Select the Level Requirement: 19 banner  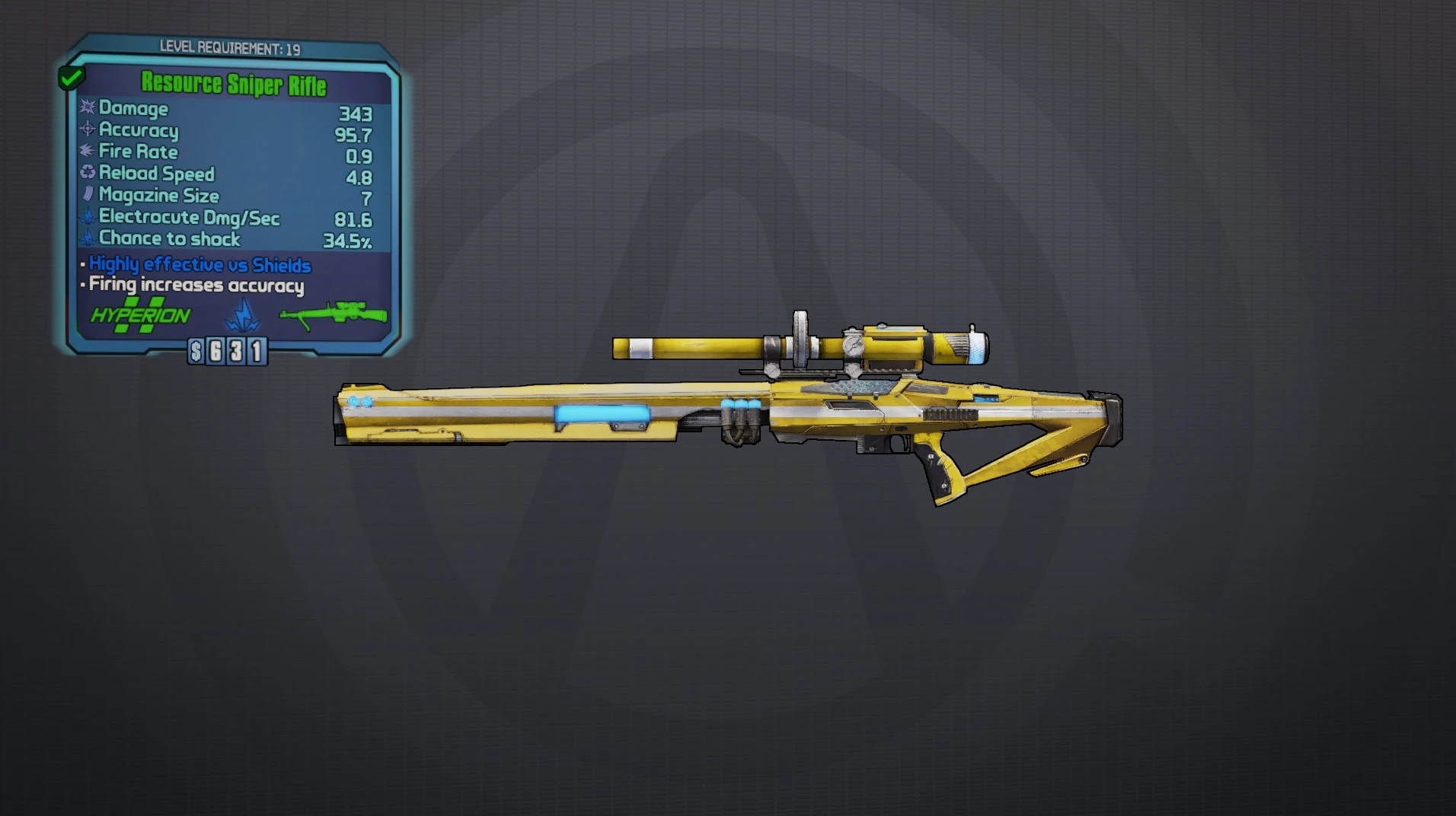click(x=232, y=46)
